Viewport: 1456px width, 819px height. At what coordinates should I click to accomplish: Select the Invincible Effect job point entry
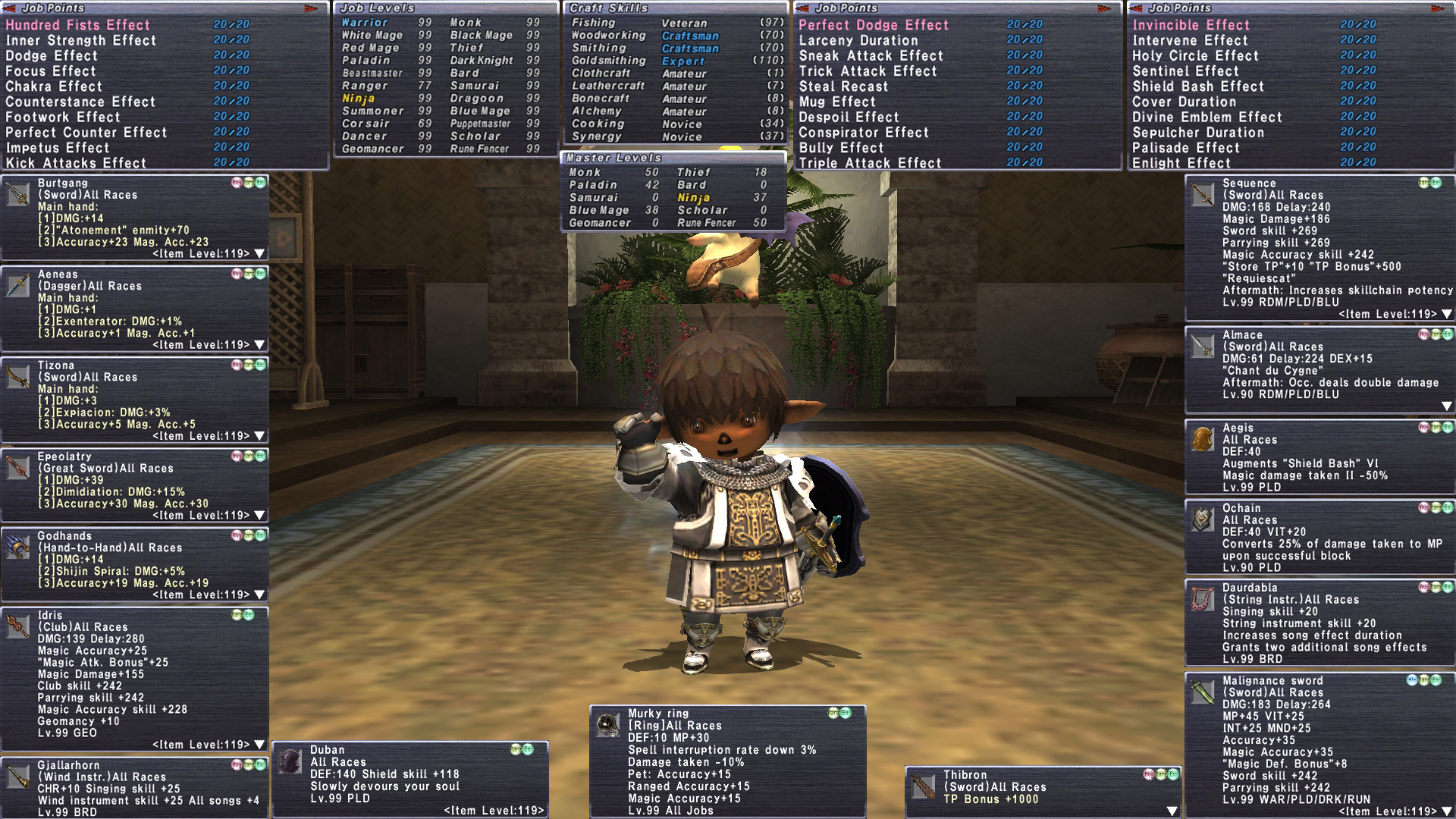pos(1191,25)
